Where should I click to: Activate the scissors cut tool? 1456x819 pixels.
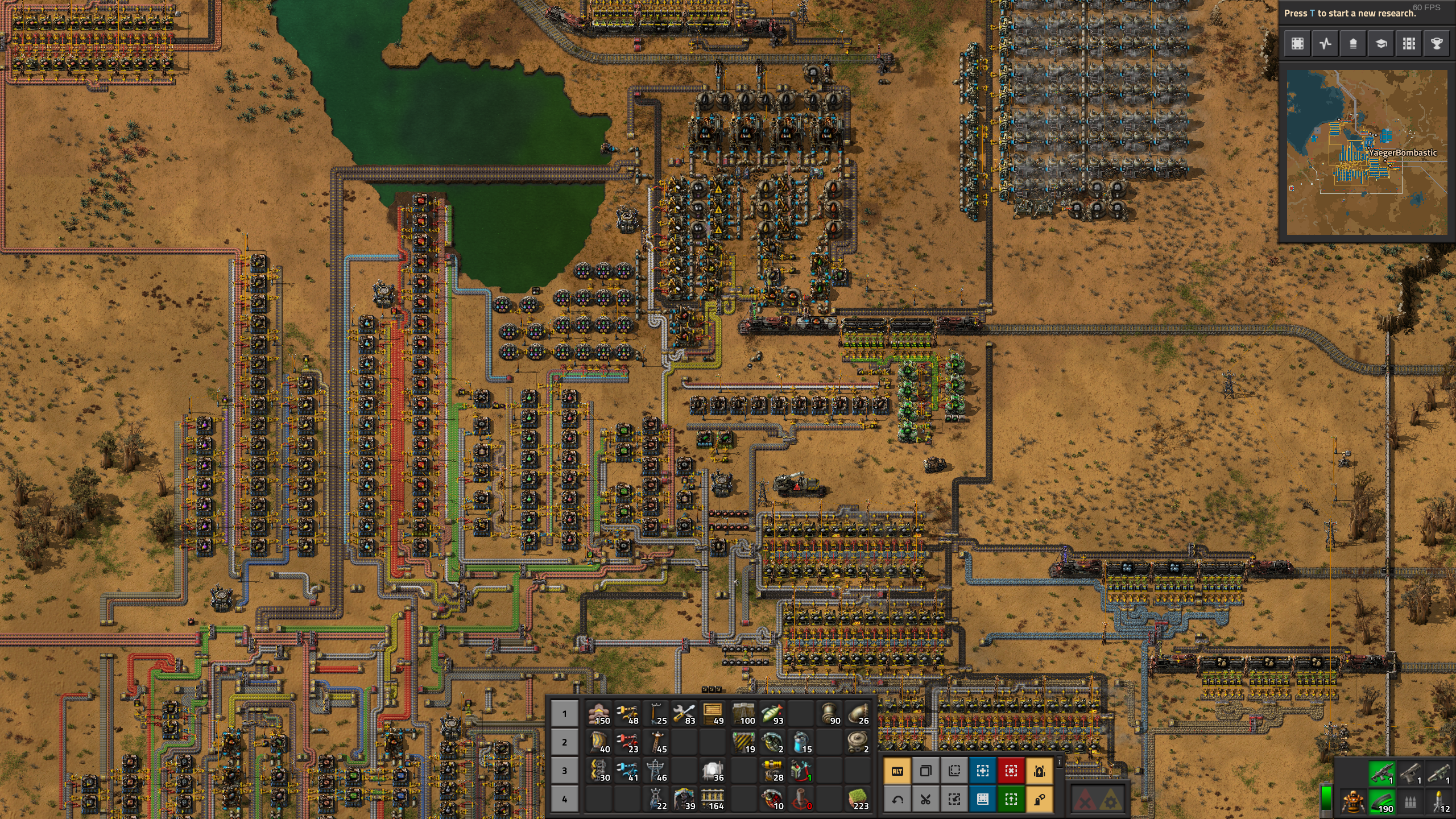tap(926, 800)
